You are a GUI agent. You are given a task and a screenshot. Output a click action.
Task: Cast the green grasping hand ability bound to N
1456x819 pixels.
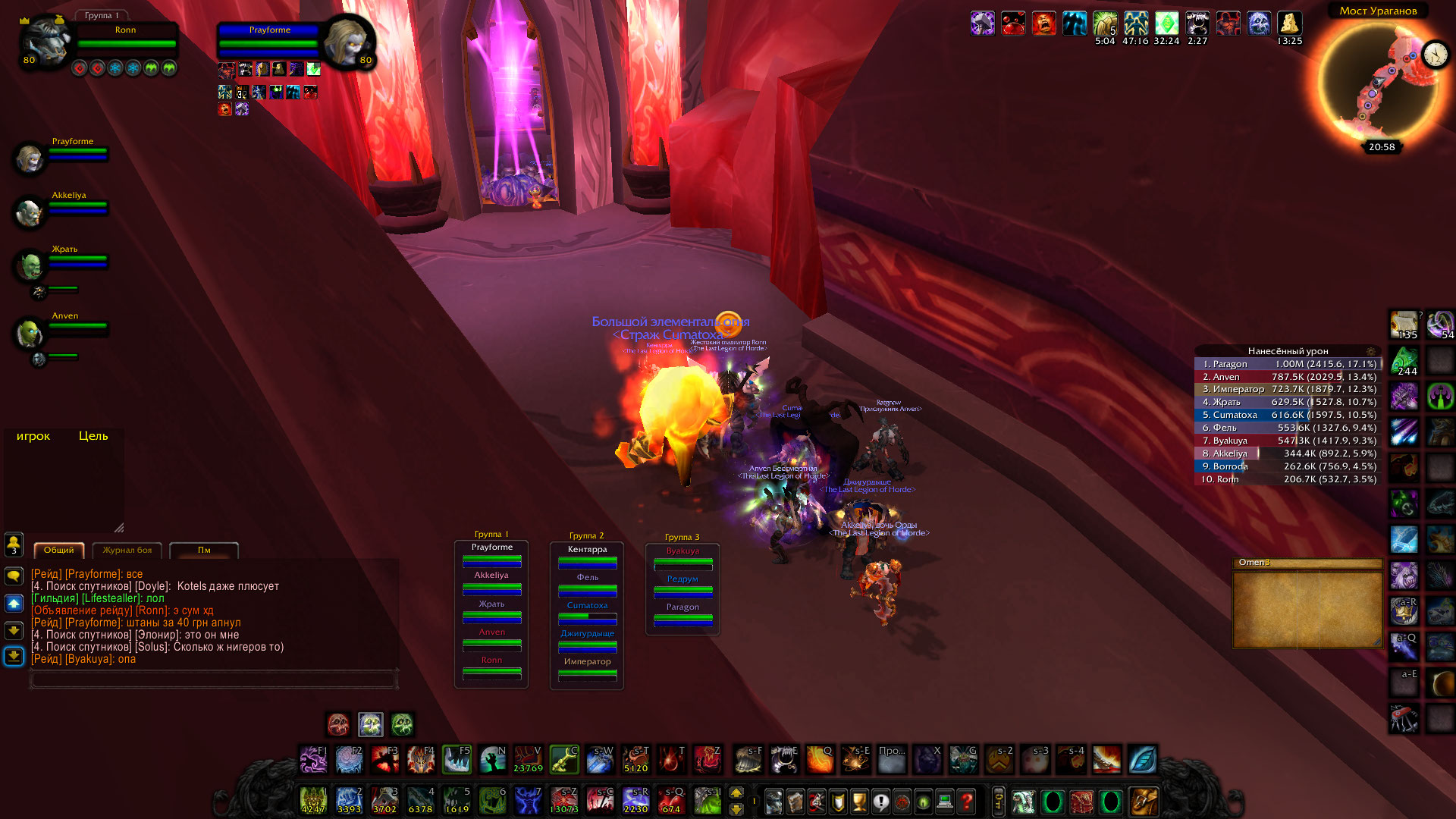click(492, 759)
